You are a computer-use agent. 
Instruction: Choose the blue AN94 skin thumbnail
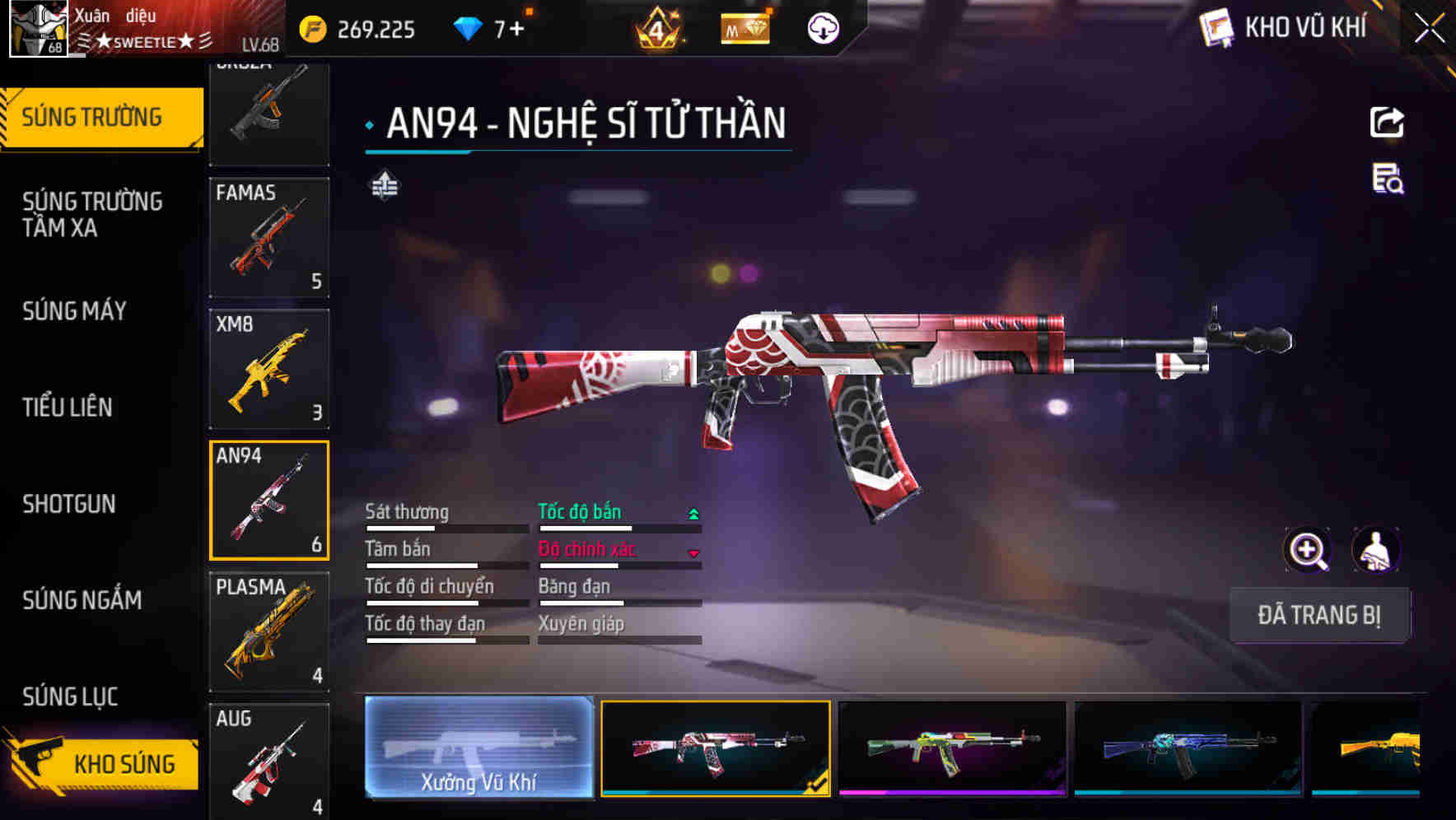pos(1188,748)
